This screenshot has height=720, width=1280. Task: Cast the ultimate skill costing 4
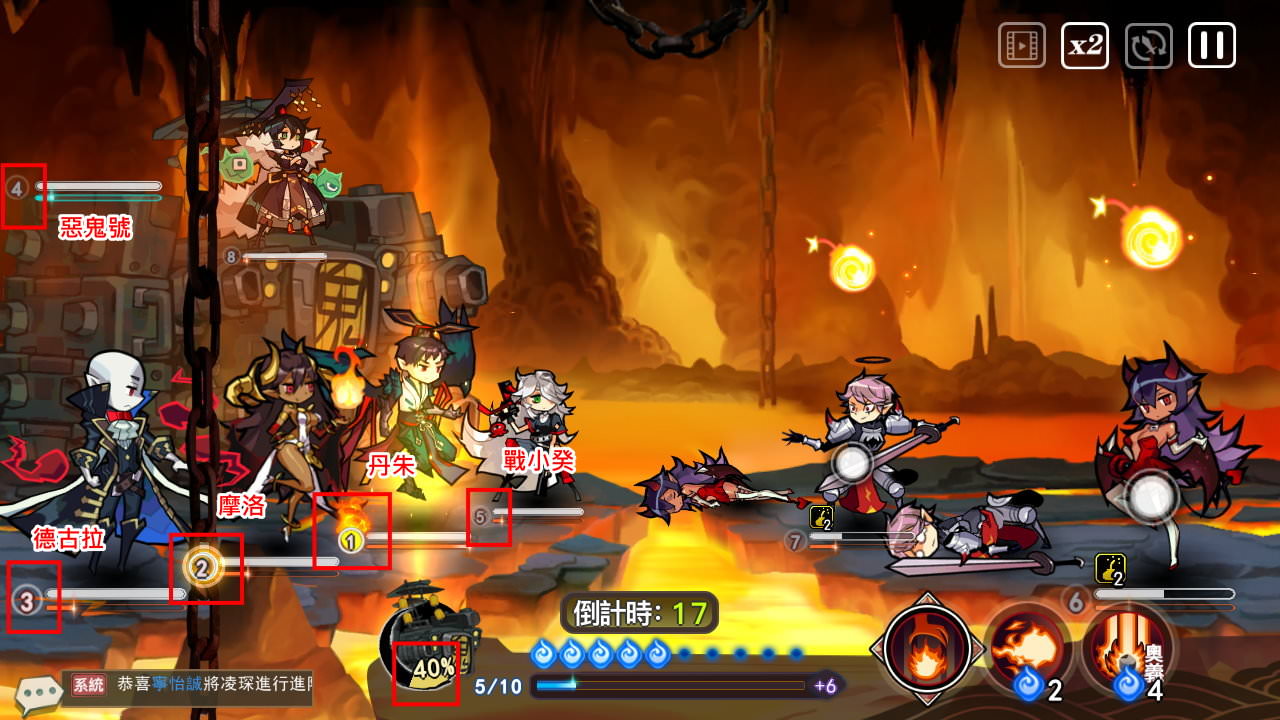pos(1127,648)
